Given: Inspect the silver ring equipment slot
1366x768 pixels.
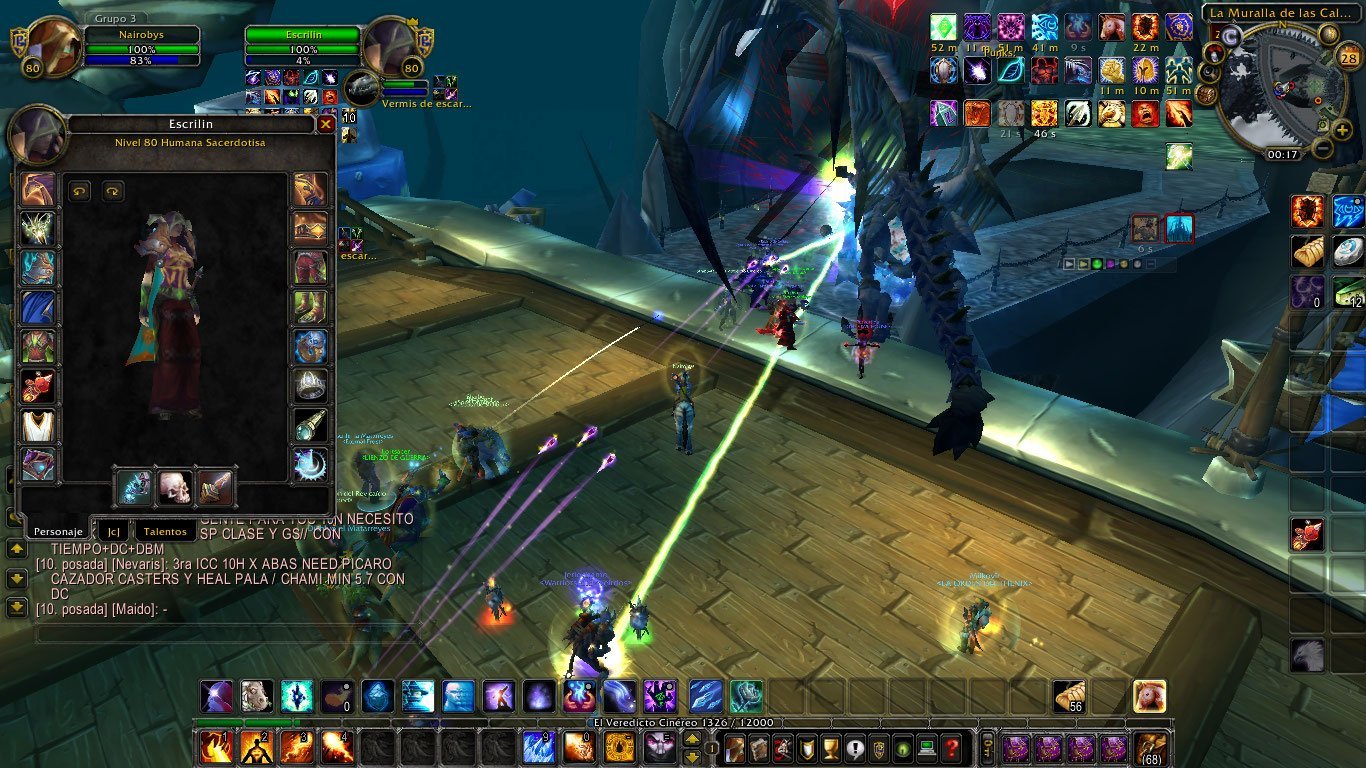Looking at the screenshot, I should [311, 386].
